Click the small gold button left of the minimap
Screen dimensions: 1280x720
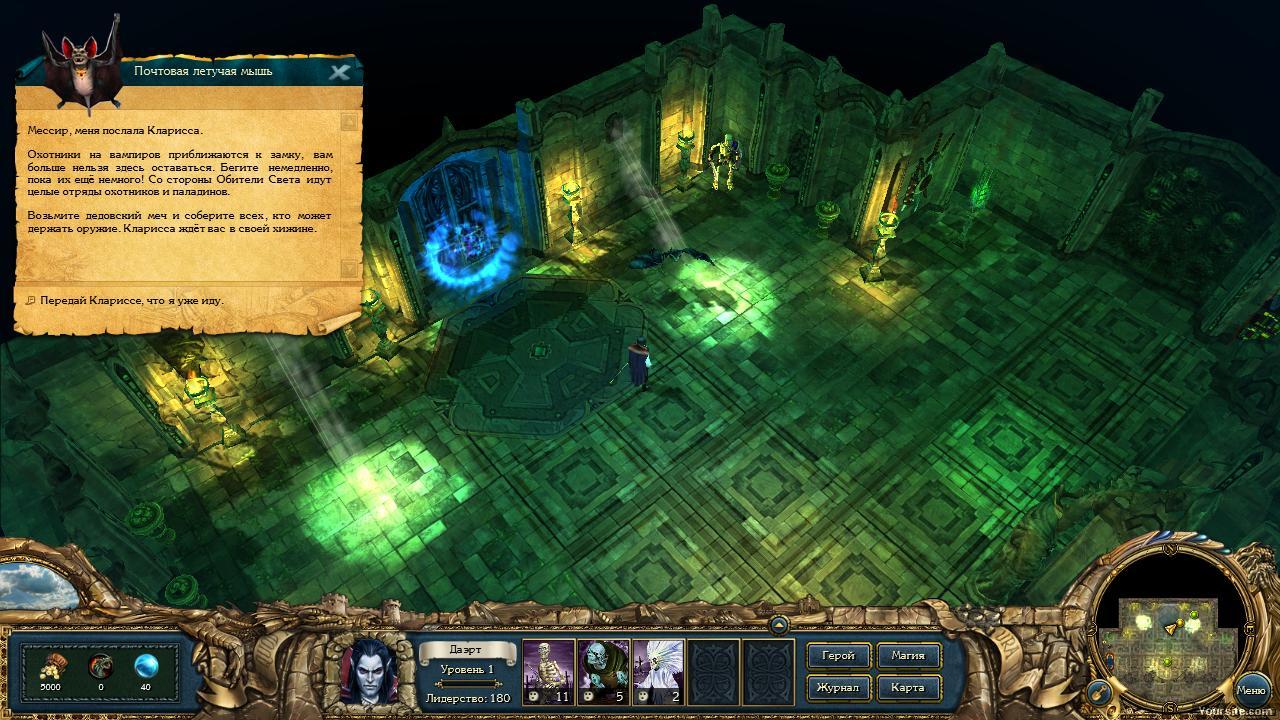(1098, 691)
